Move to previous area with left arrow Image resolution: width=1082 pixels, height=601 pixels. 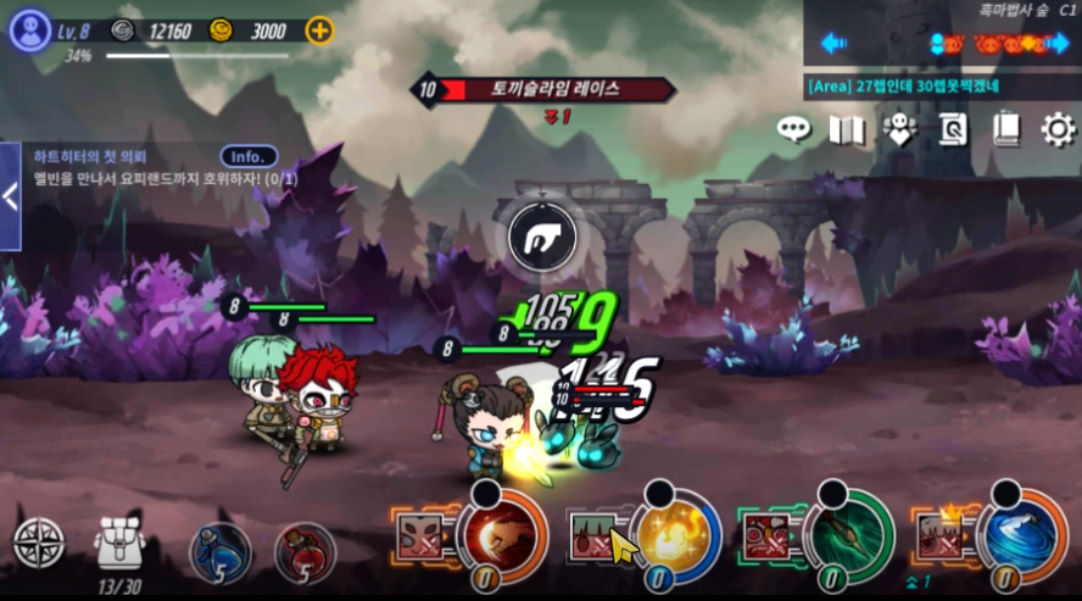point(834,43)
